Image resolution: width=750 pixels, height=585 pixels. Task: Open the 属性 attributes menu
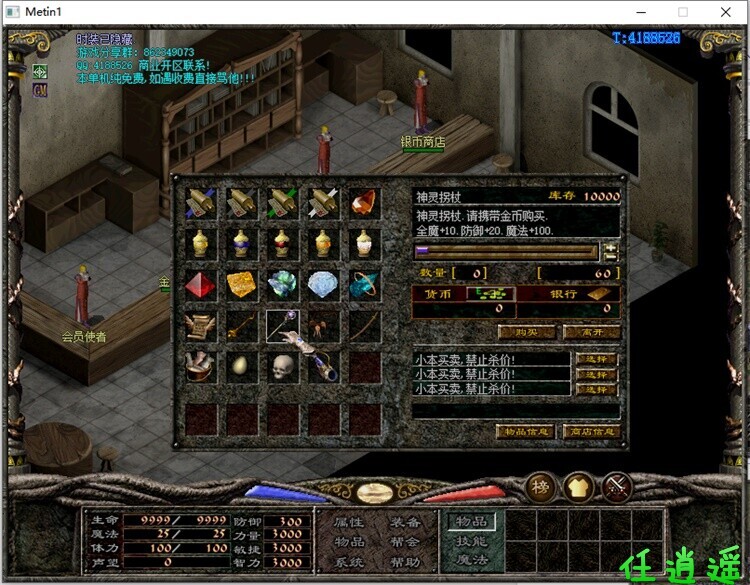click(x=349, y=522)
